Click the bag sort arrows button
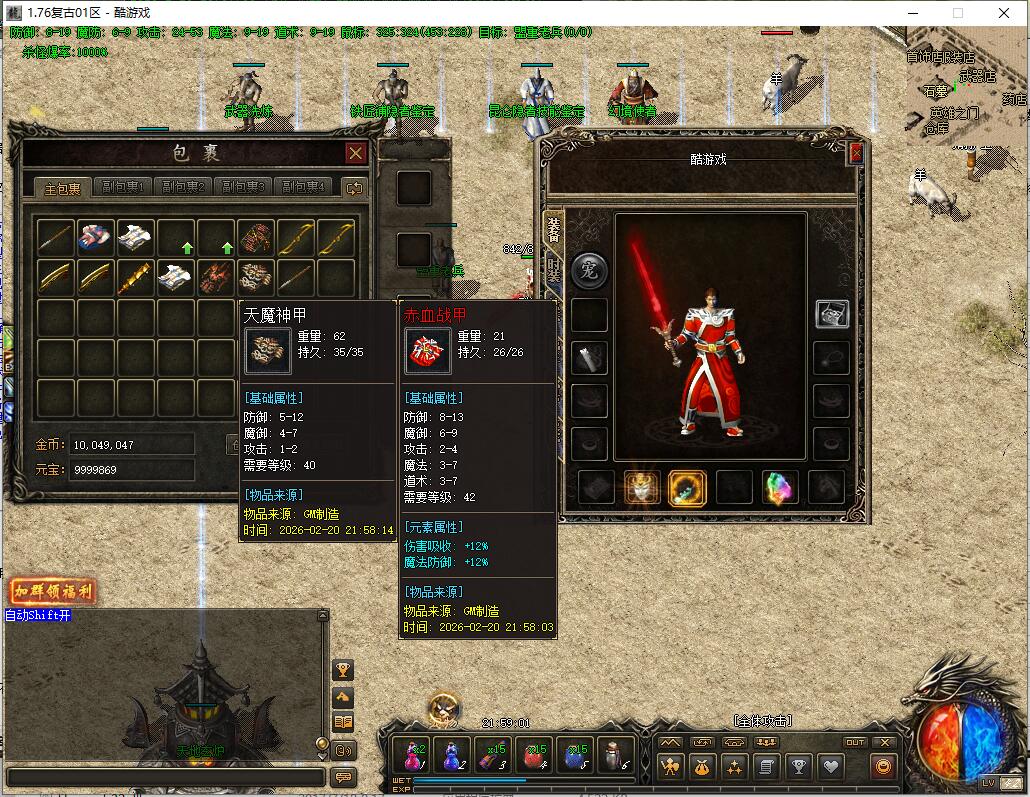Screen dimensions: 1030x797 pos(354,187)
